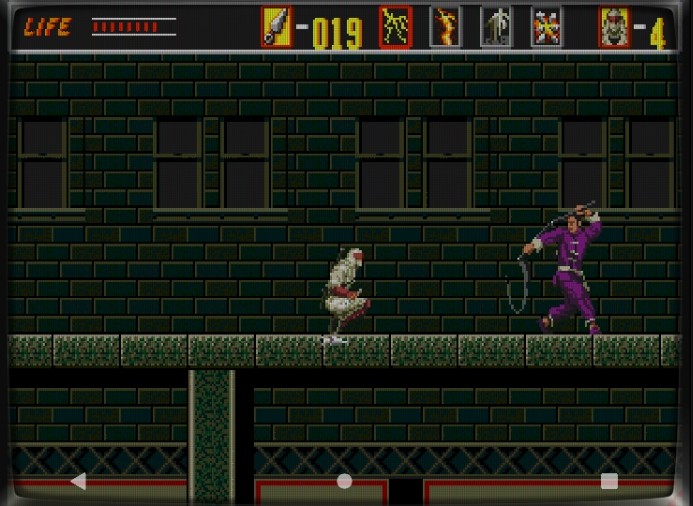
Task: Select the kunai throwing-knife icon
Action: (276, 27)
